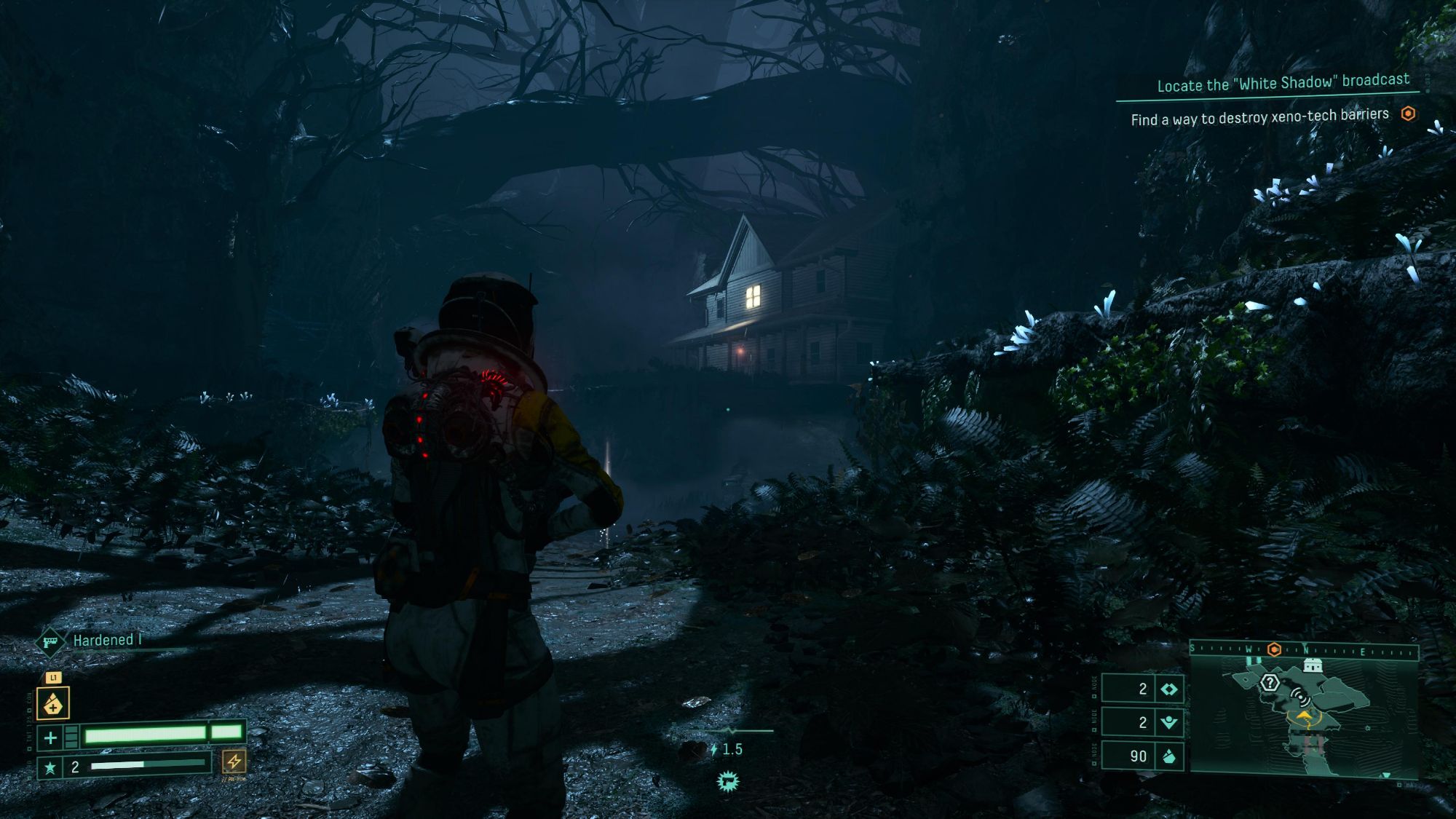Select the N marker on the compass strip
The image size is (1456, 819).
pyautogui.click(x=1307, y=649)
